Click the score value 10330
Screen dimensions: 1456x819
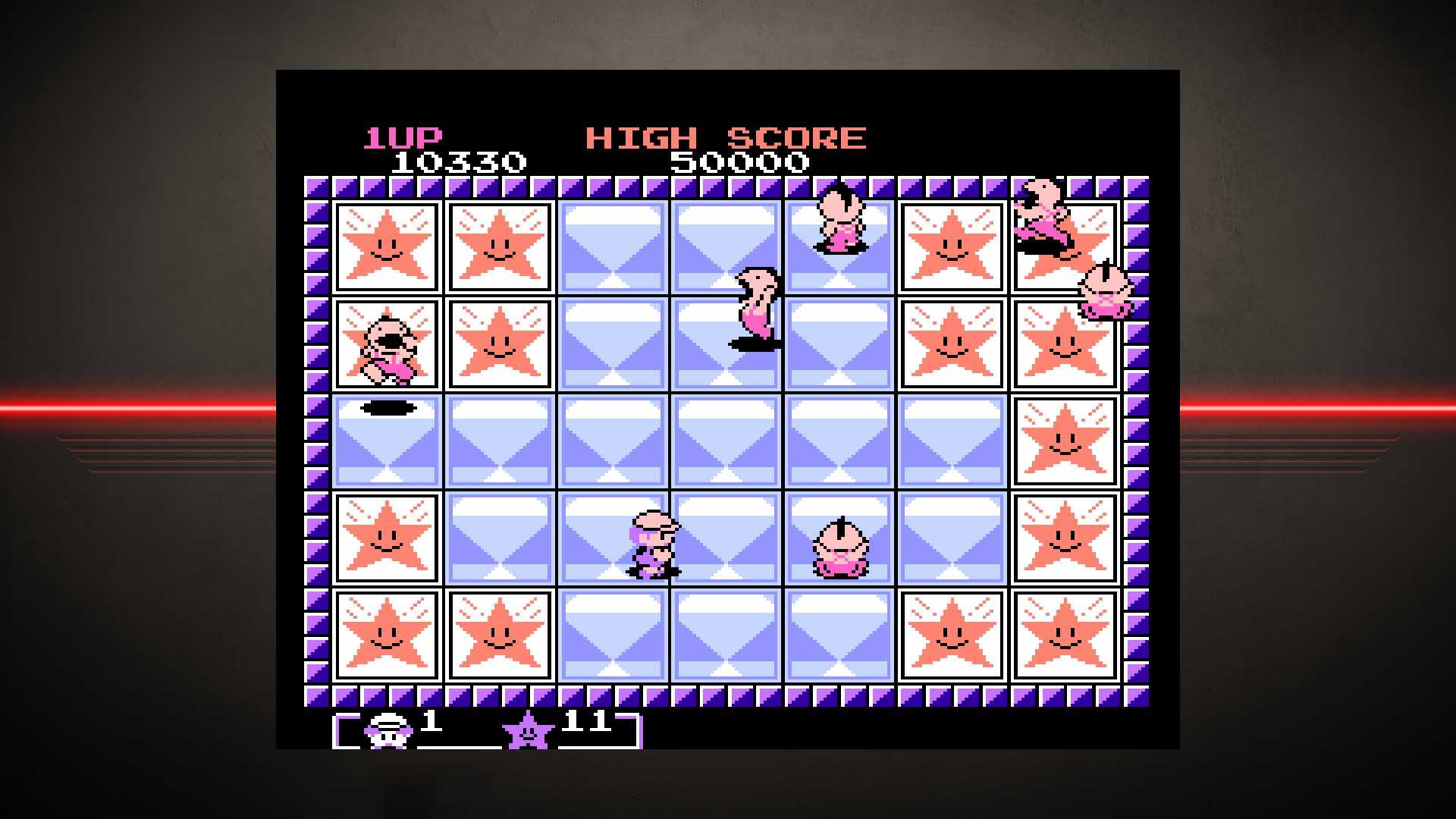[460, 162]
